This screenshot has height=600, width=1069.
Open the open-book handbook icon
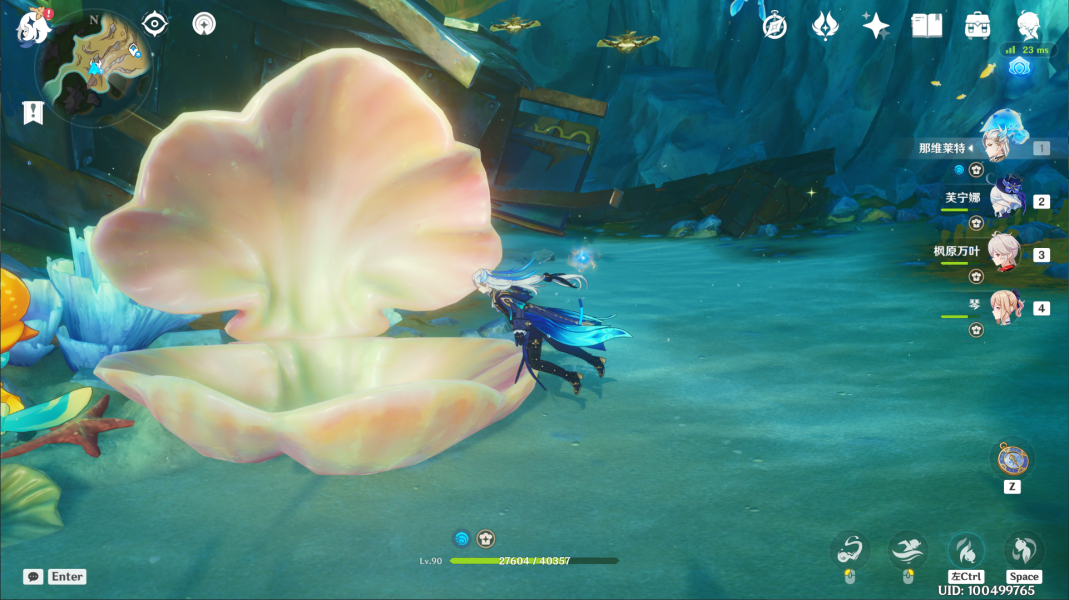(927, 26)
